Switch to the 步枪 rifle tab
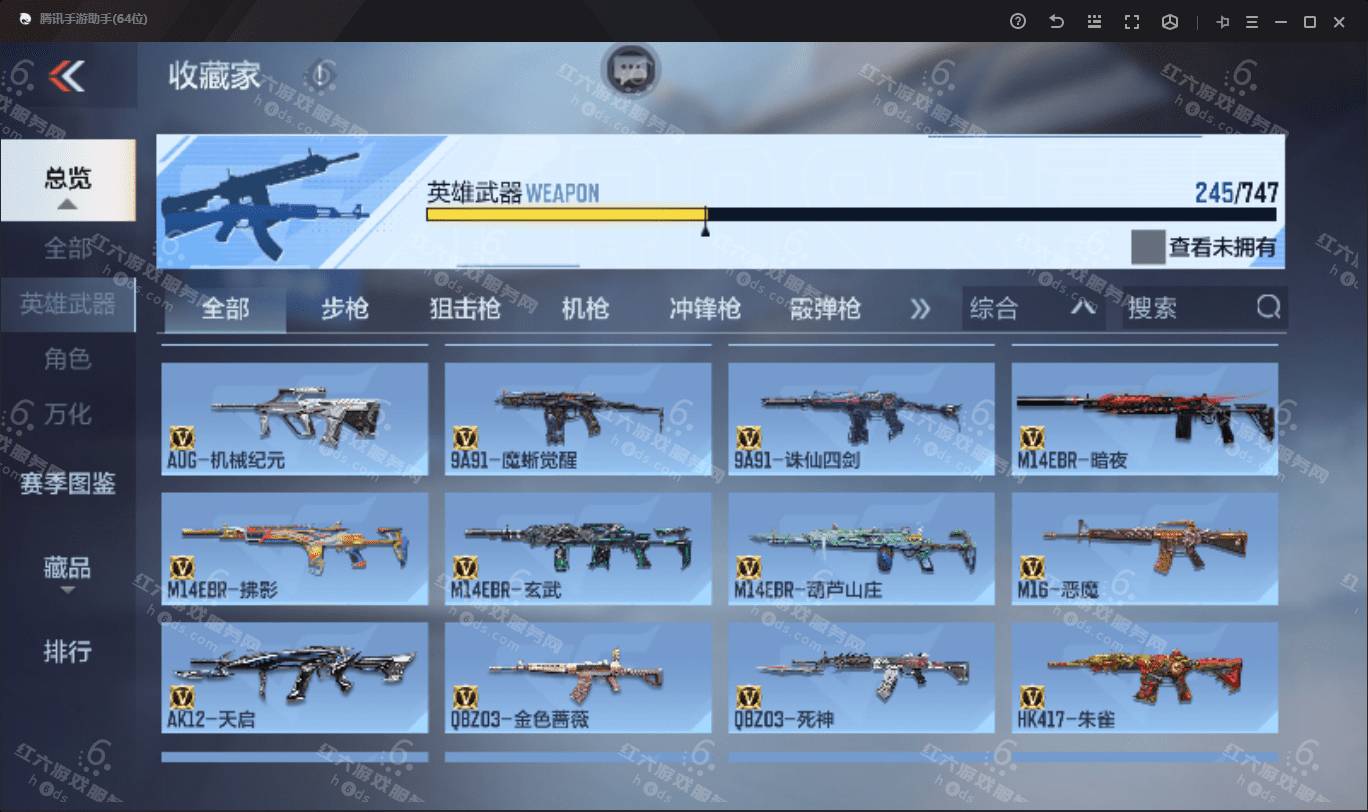The height and width of the screenshot is (812, 1368). coord(344,309)
